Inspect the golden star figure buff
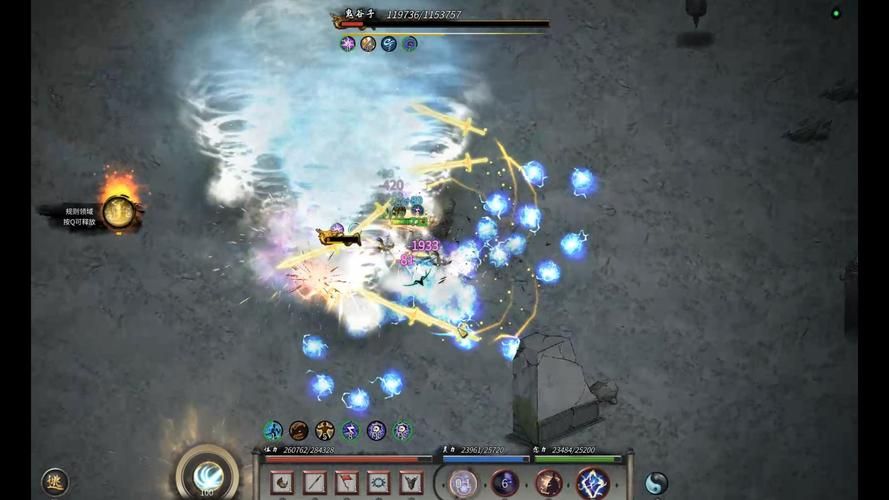 pyautogui.click(x=324, y=431)
